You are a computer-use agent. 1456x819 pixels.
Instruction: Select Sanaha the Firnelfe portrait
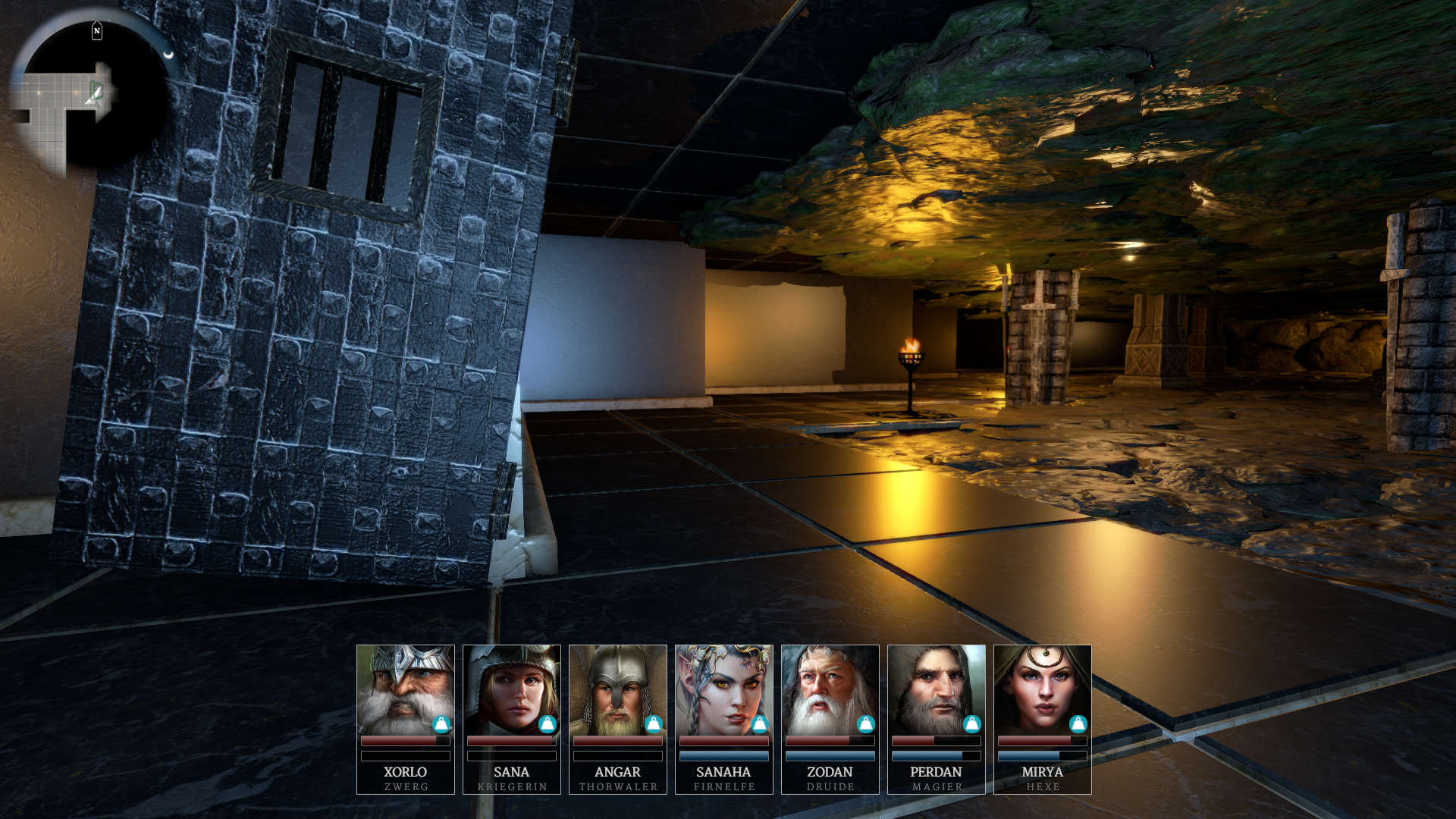point(723,689)
